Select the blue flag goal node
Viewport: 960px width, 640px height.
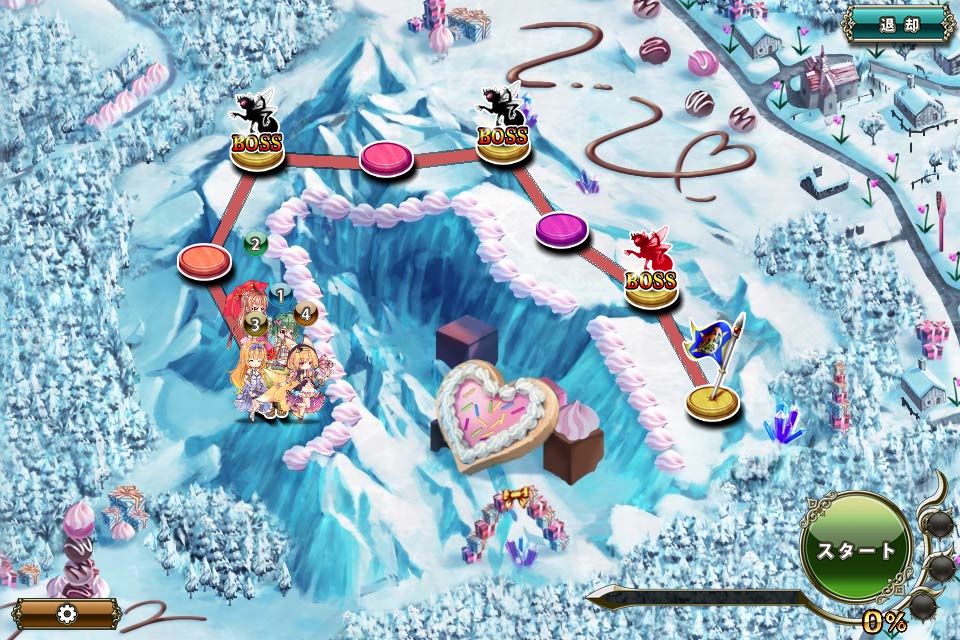click(x=713, y=401)
